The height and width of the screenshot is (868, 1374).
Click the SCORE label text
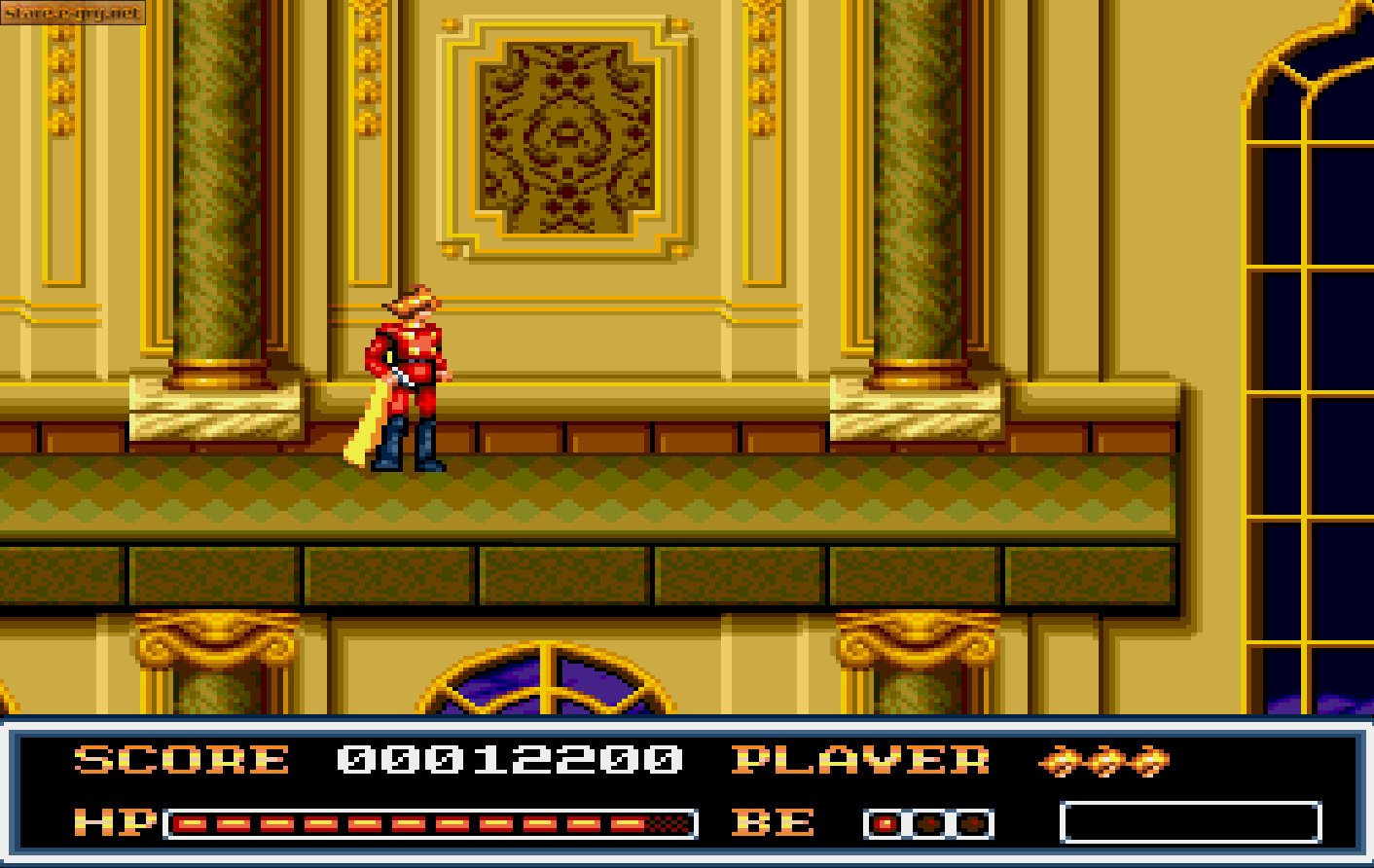pyautogui.click(x=180, y=760)
